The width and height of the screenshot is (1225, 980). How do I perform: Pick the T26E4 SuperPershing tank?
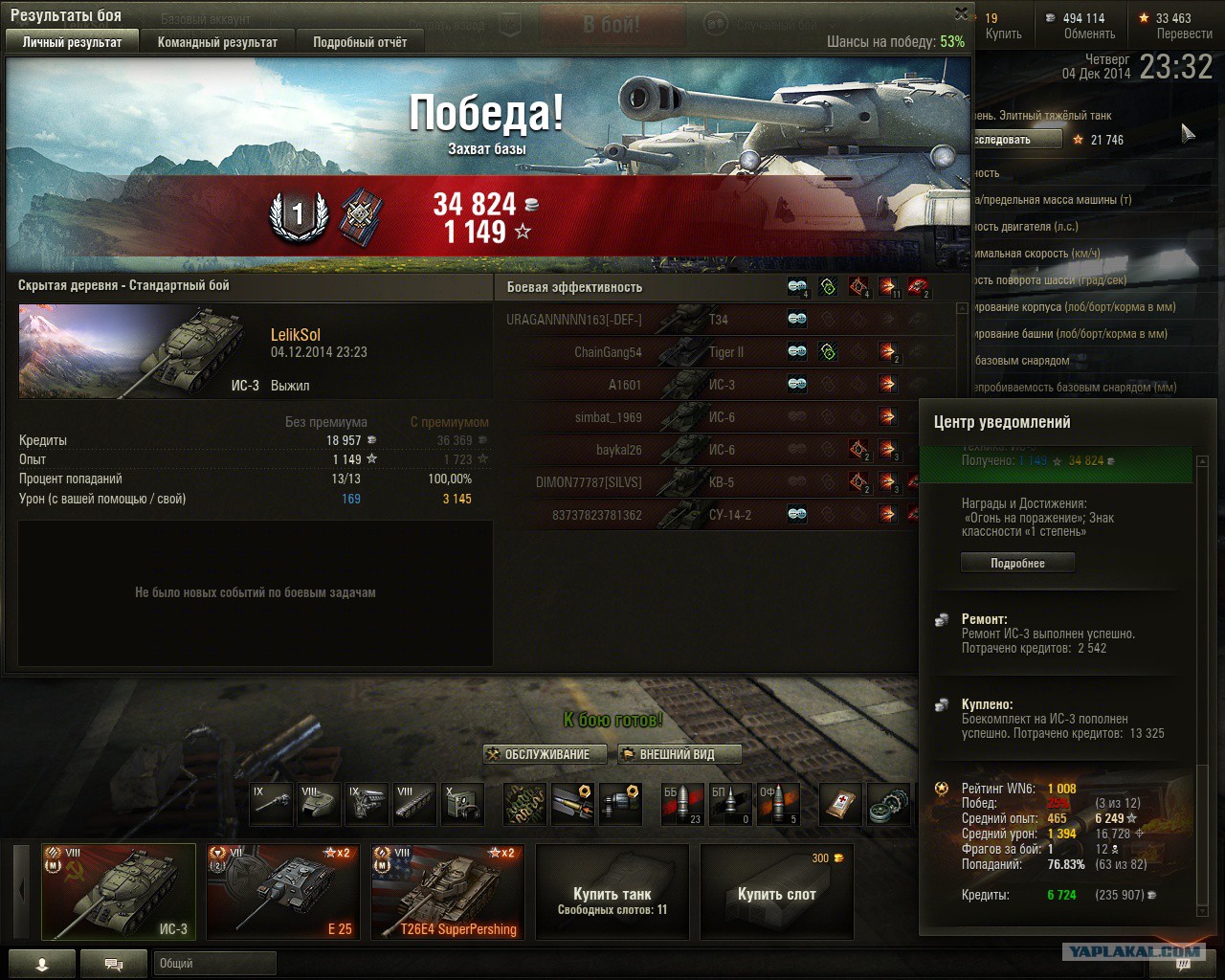448,891
